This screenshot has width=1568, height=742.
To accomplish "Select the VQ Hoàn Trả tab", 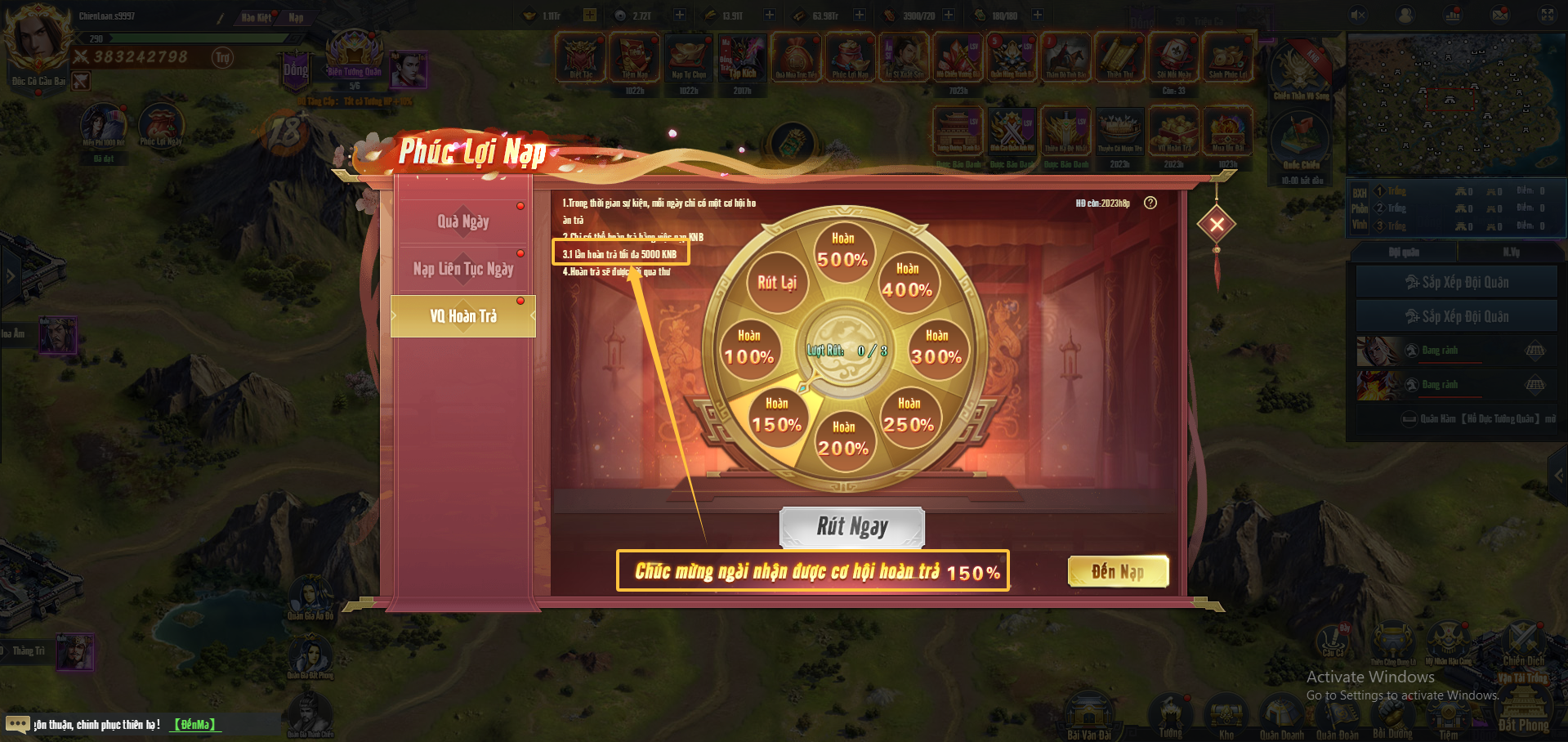I will pos(462,316).
